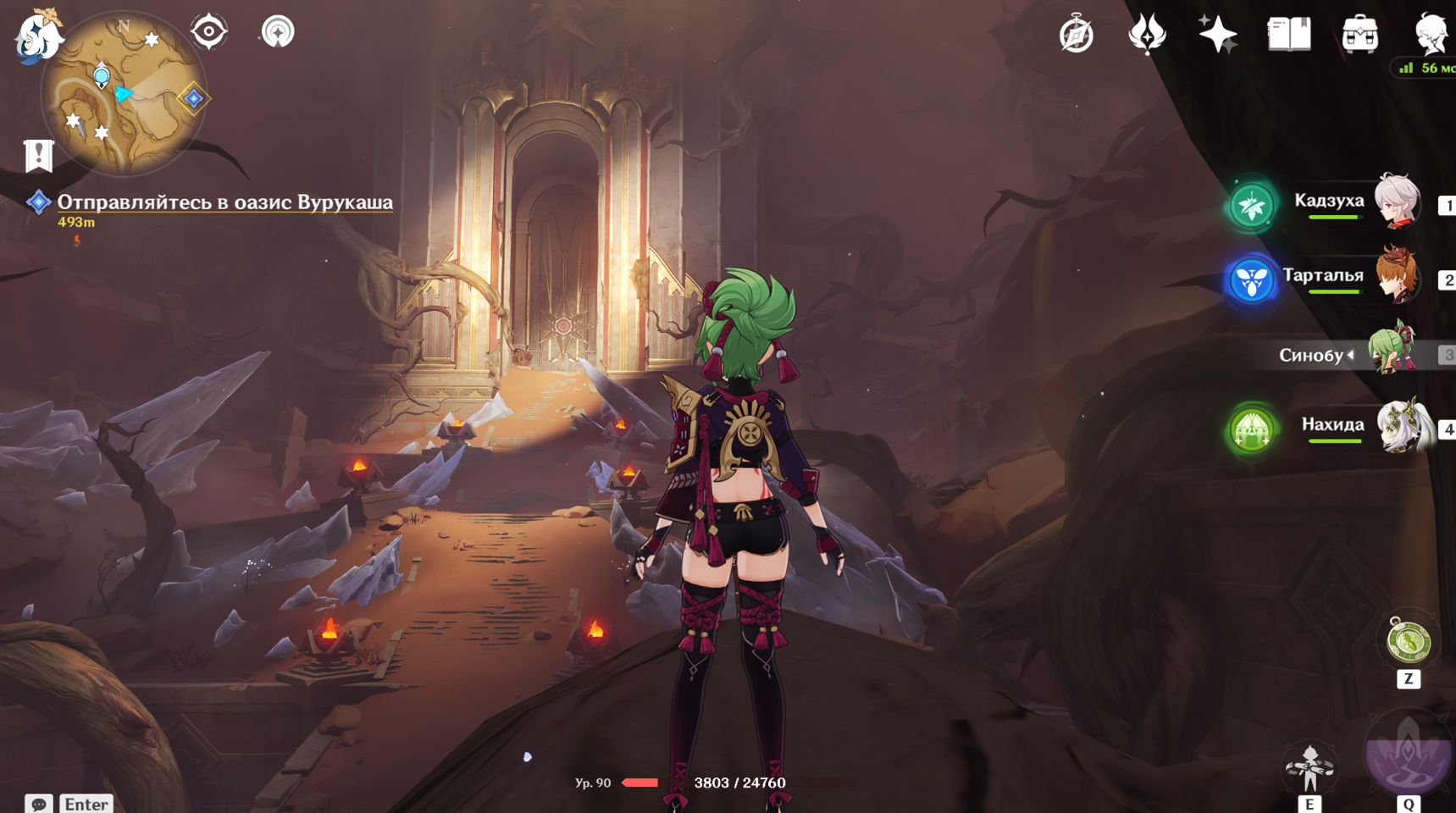
Task: Click the target-shaped icon beside minimap
Action: [x=208, y=32]
